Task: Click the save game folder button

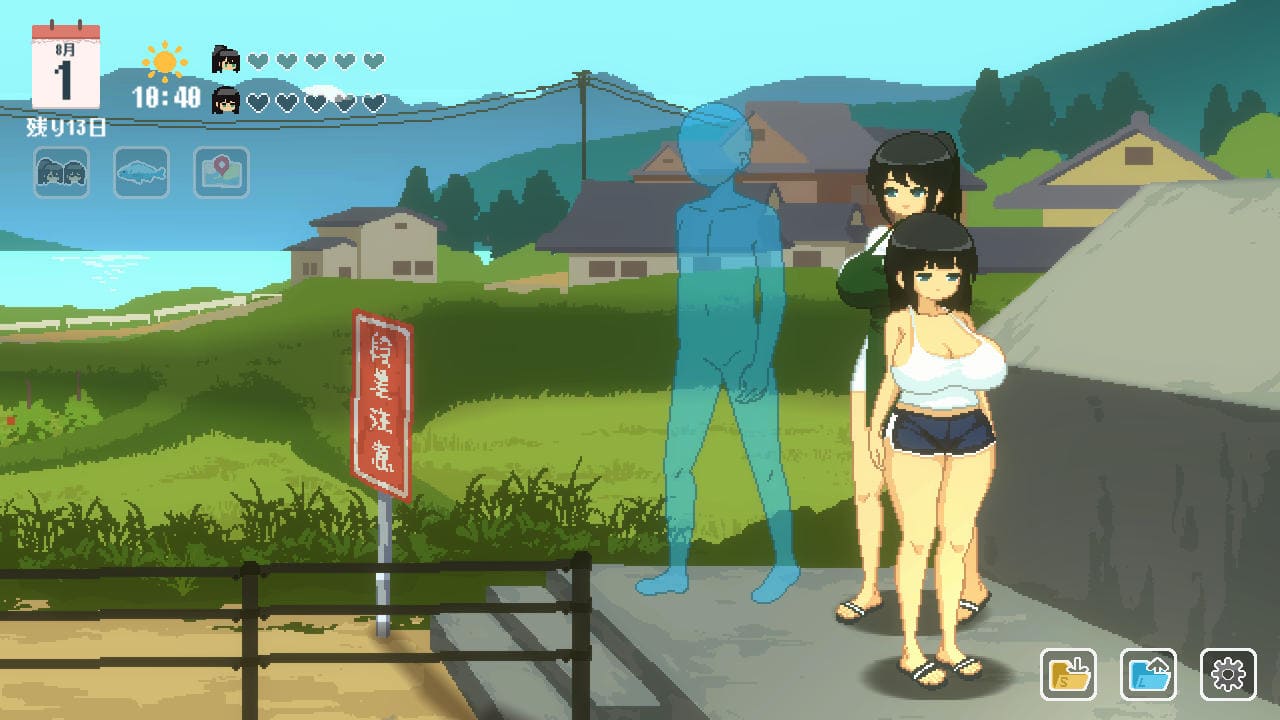Action: [1068, 675]
